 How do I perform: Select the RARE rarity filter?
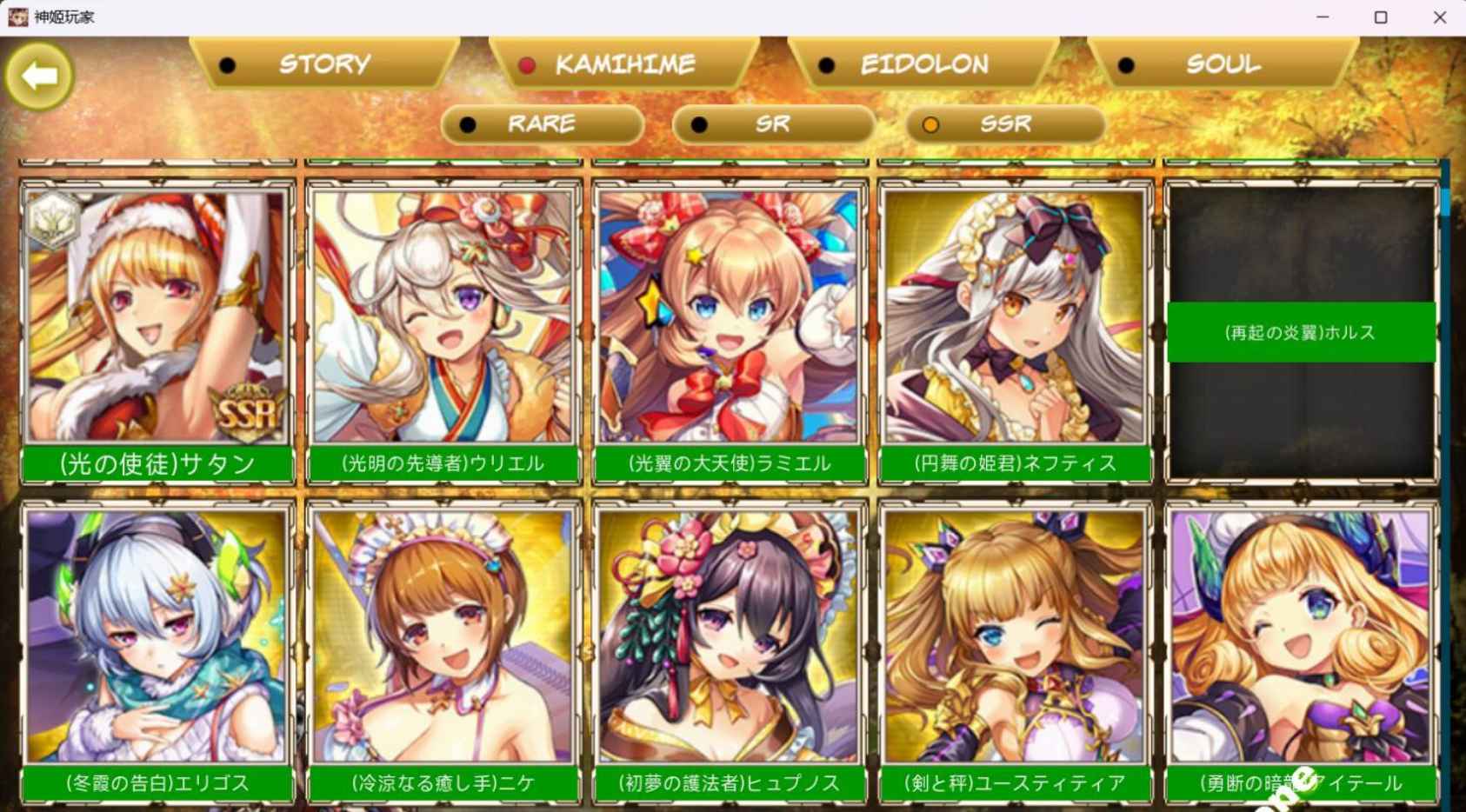[x=541, y=124]
